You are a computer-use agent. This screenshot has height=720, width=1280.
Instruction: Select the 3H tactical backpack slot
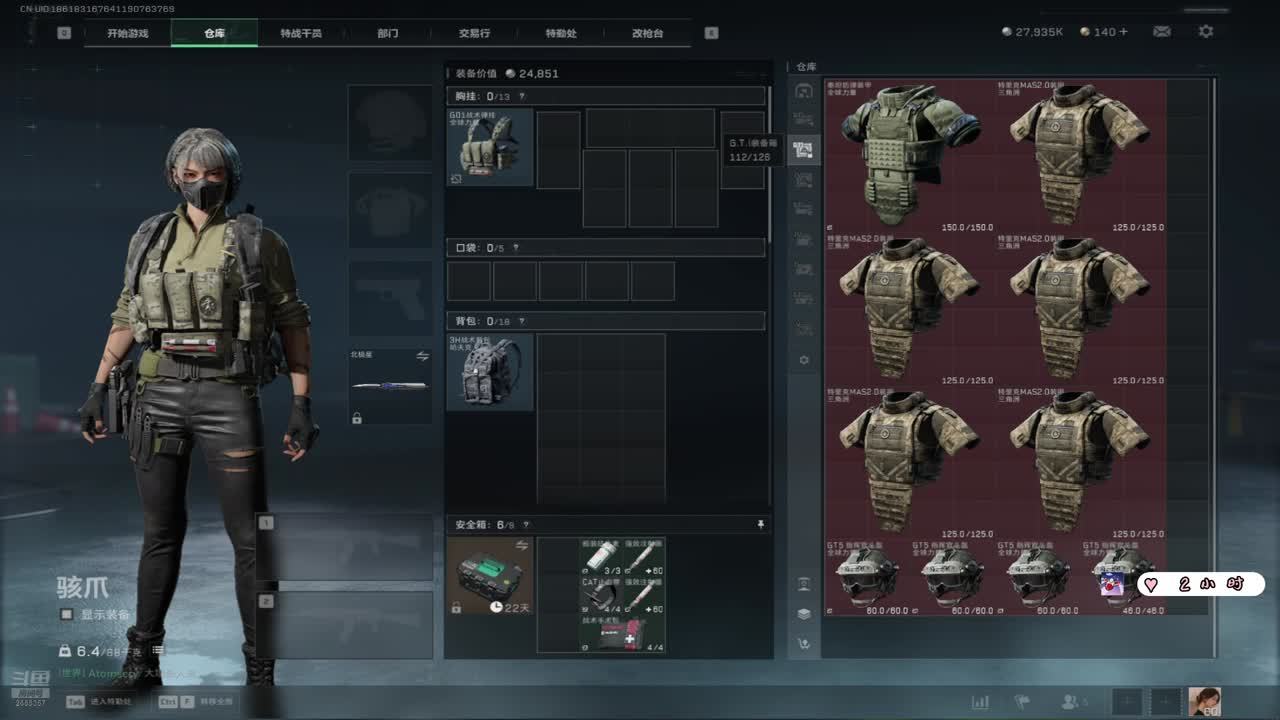490,372
